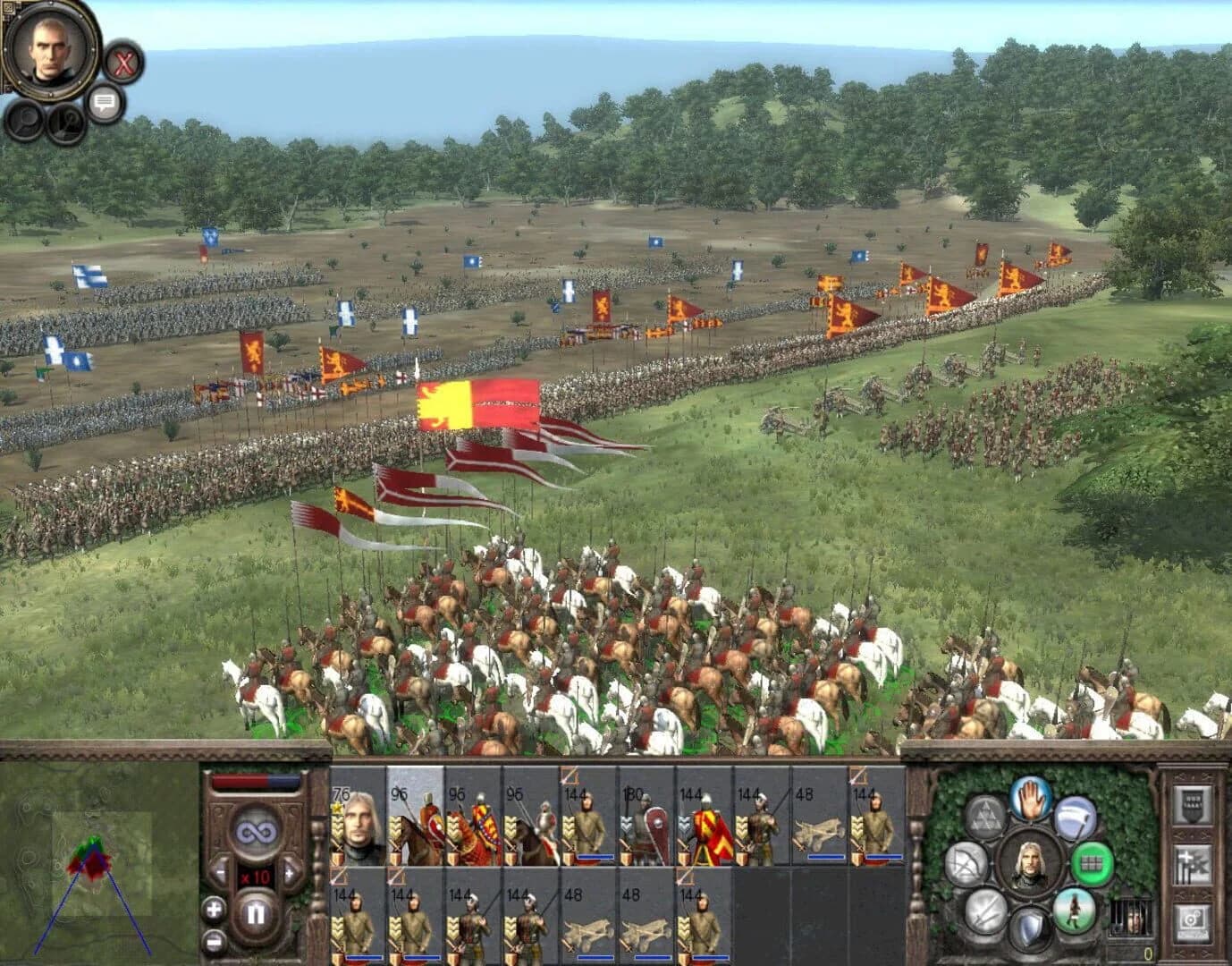Click the triangle wedge-formation icon

(985, 815)
